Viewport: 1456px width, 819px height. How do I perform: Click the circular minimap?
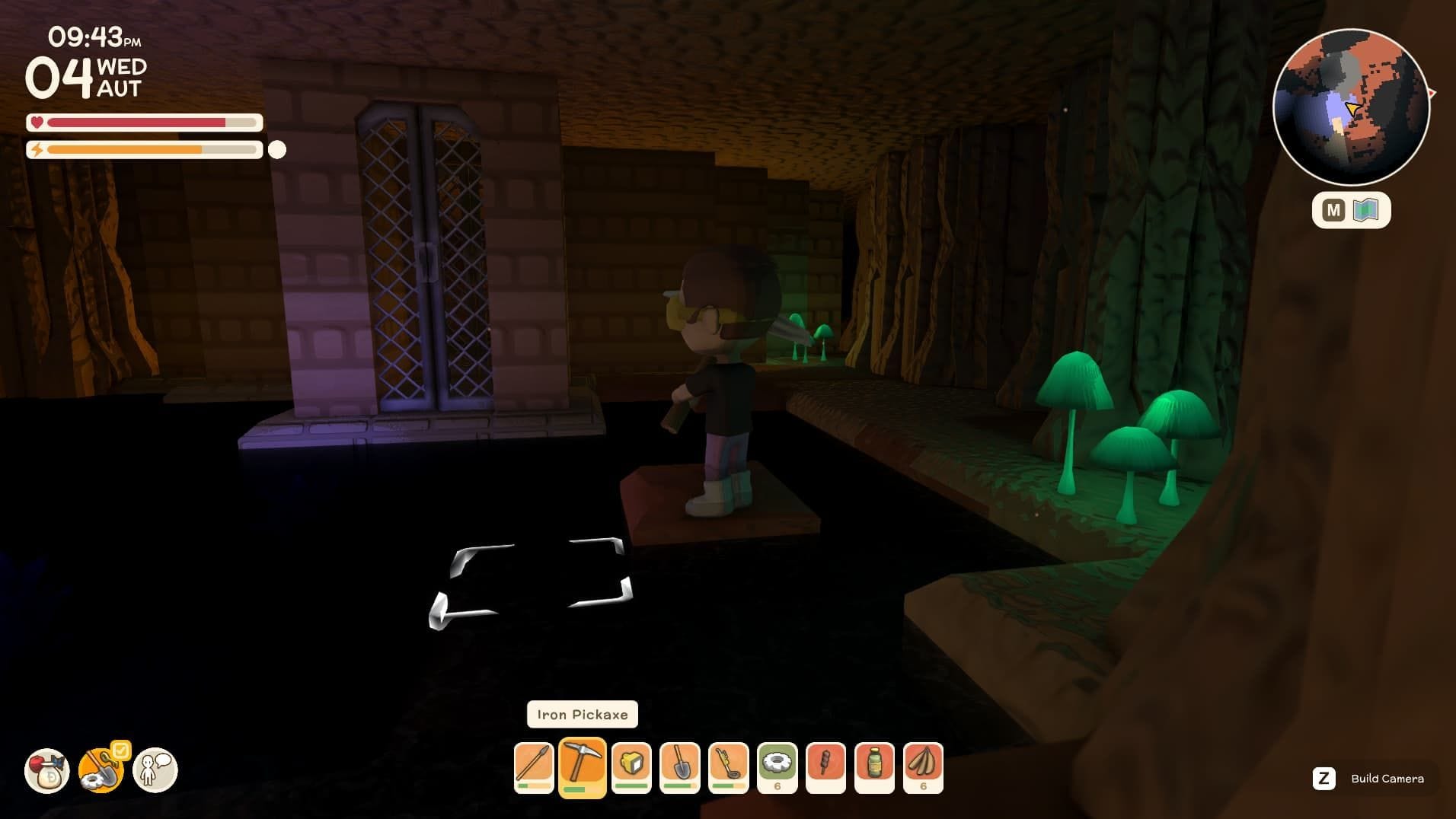[1351, 107]
